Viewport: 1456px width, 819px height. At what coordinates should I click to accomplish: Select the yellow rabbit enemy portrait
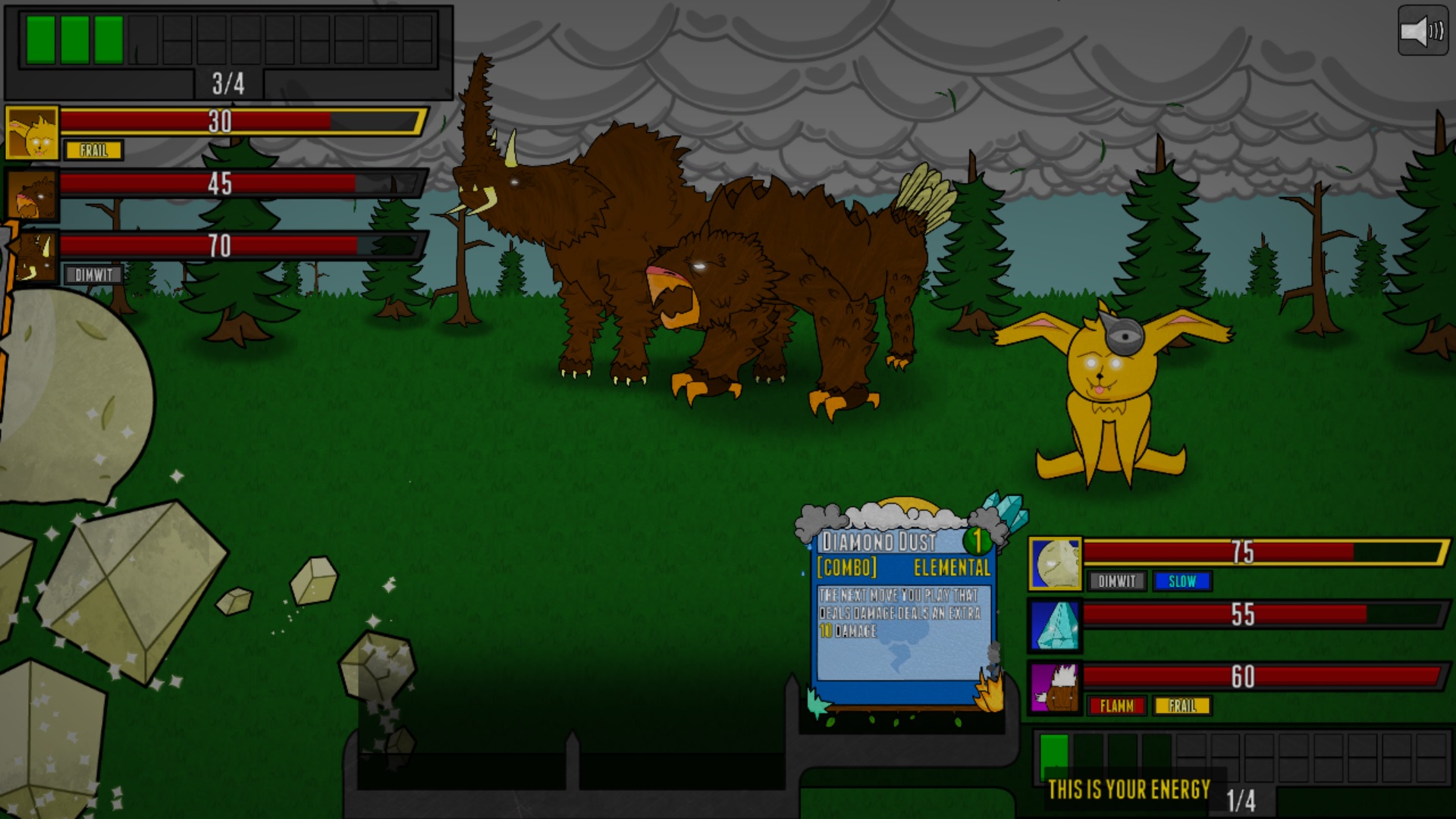coord(32,130)
